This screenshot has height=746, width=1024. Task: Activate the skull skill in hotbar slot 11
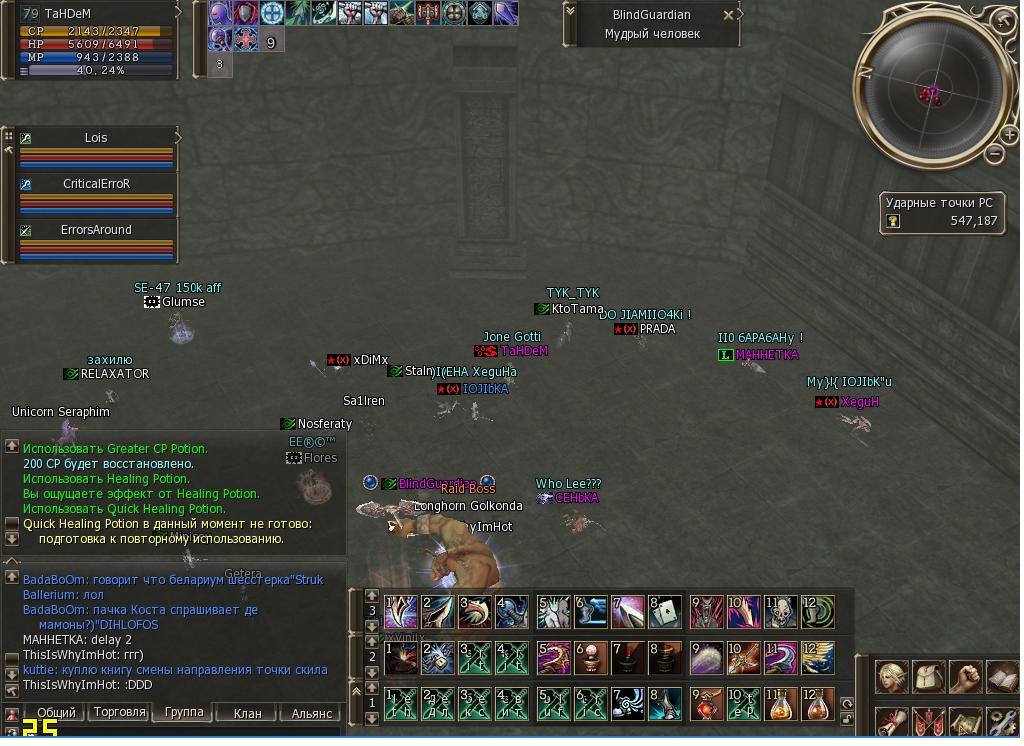[x=779, y=611]
